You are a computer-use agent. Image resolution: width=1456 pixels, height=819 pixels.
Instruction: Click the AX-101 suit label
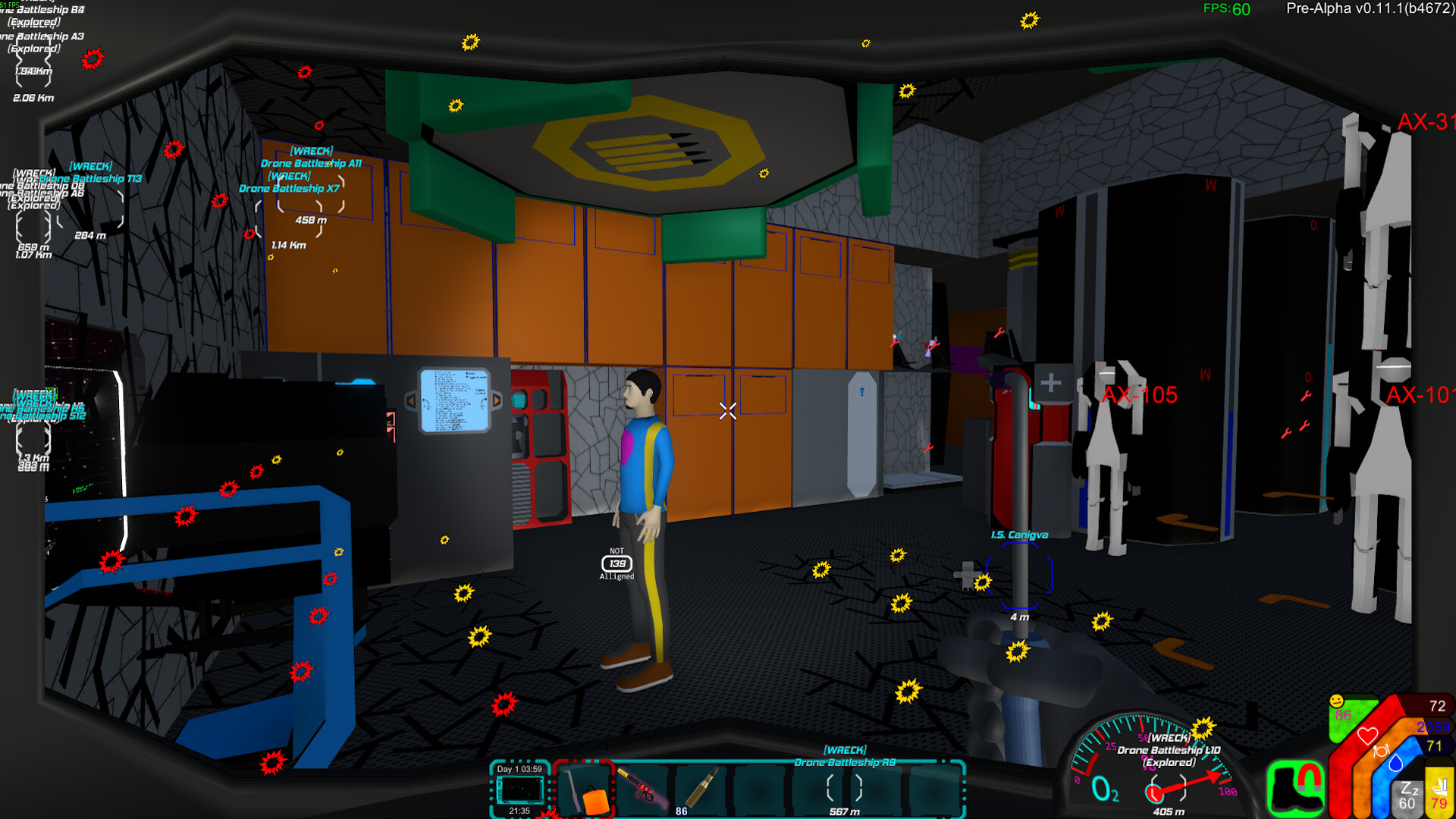pos(1424,395)
